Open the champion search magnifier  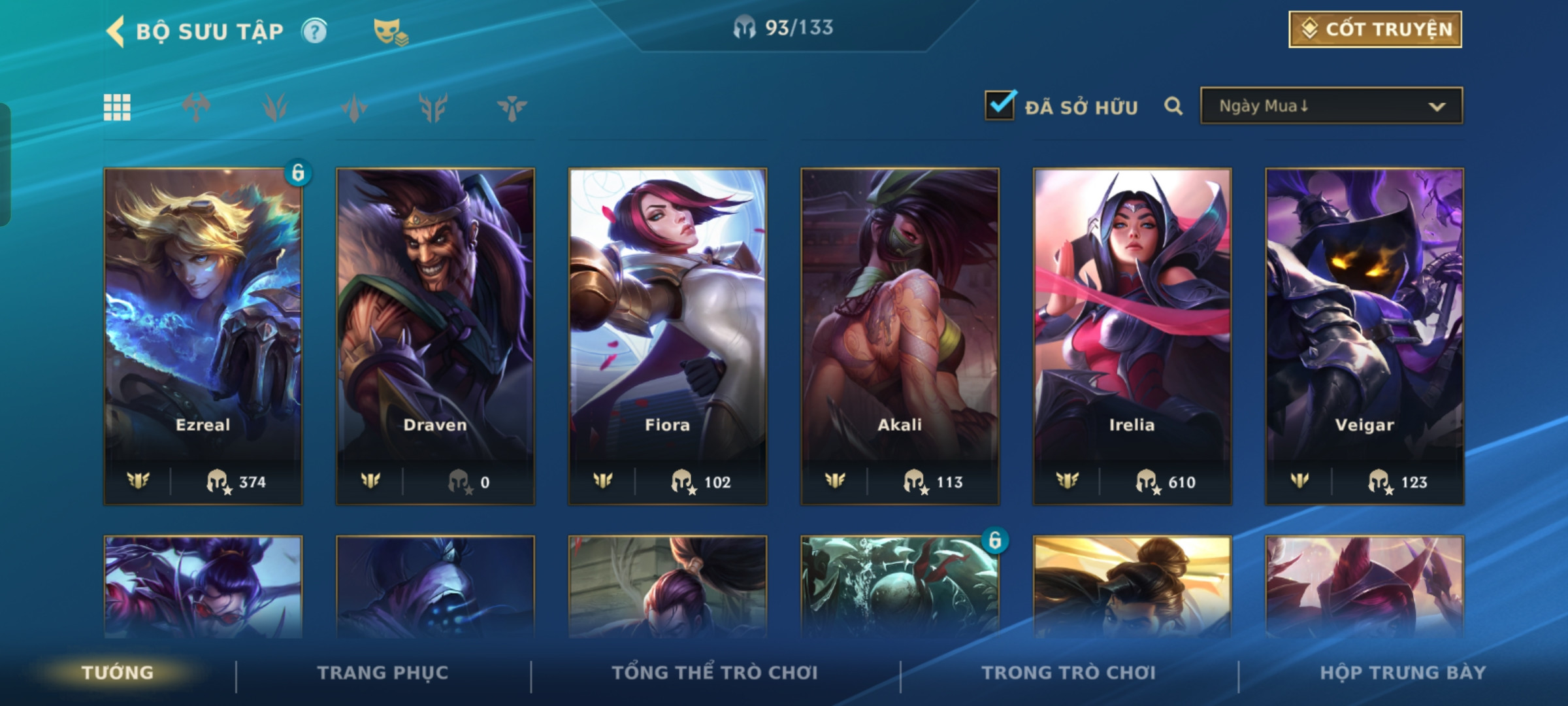pyautogui.click(x=1173, y=106)
